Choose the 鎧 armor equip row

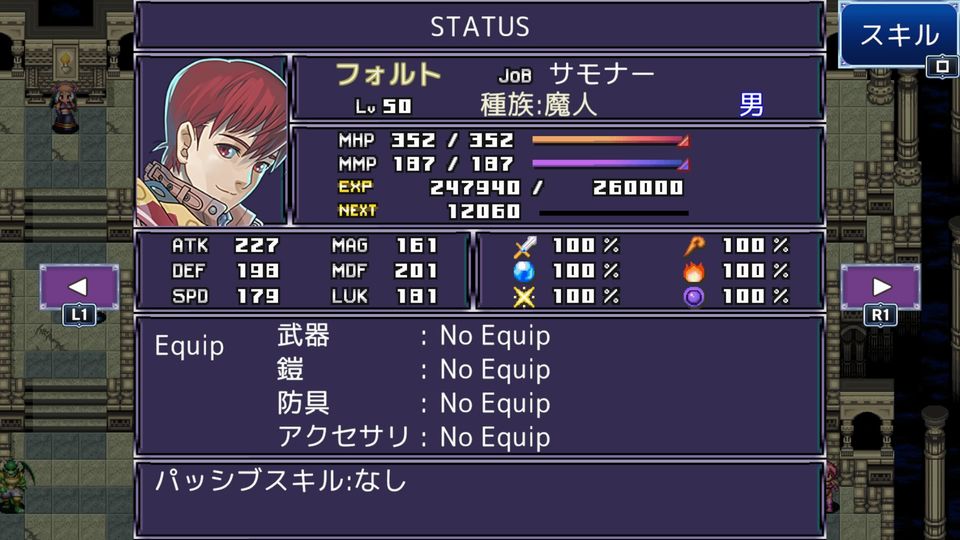pyautogui.click(x=413, y=370)
